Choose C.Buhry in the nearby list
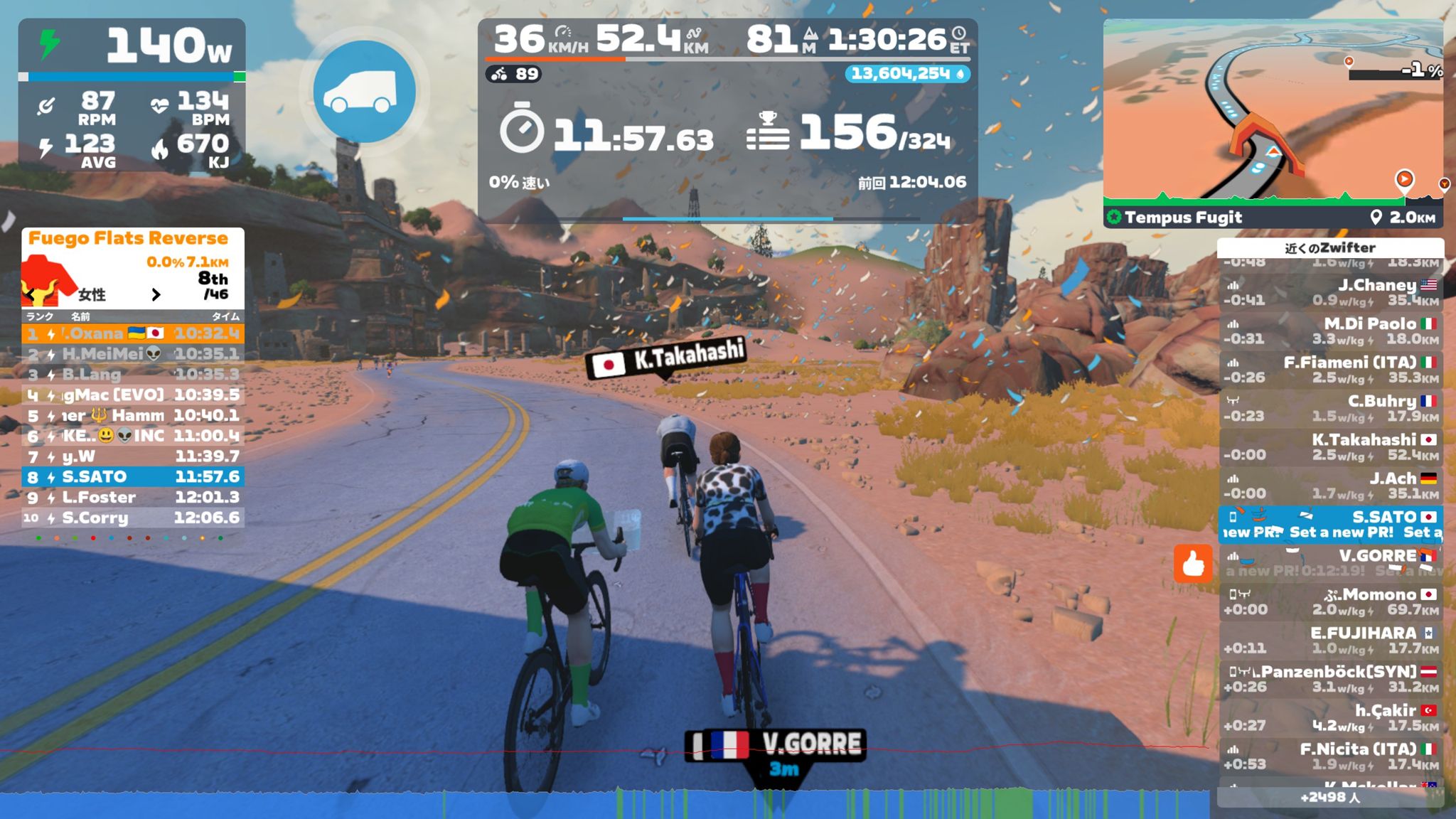This screenshot has height=819, width=1456. (1330, 408)
